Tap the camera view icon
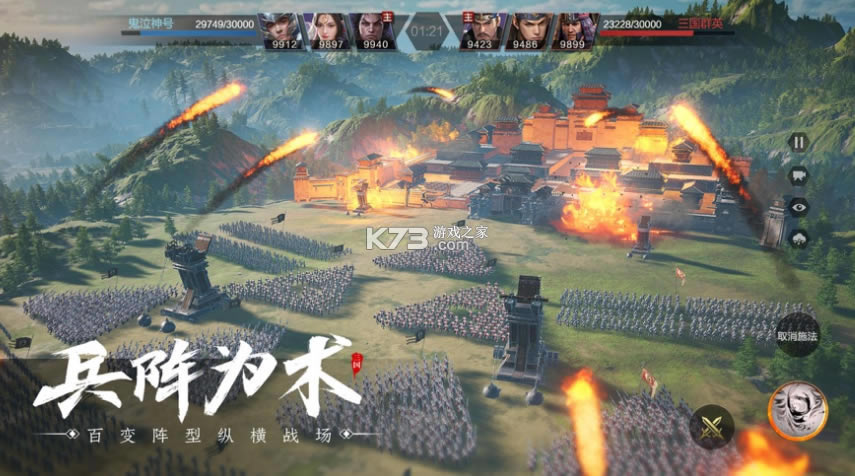 tap(798, 174)
